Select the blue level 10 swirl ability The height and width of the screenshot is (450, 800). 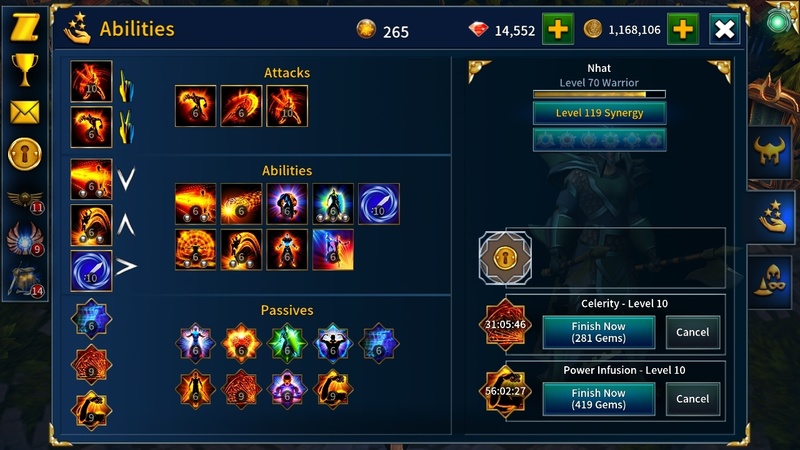380,204
